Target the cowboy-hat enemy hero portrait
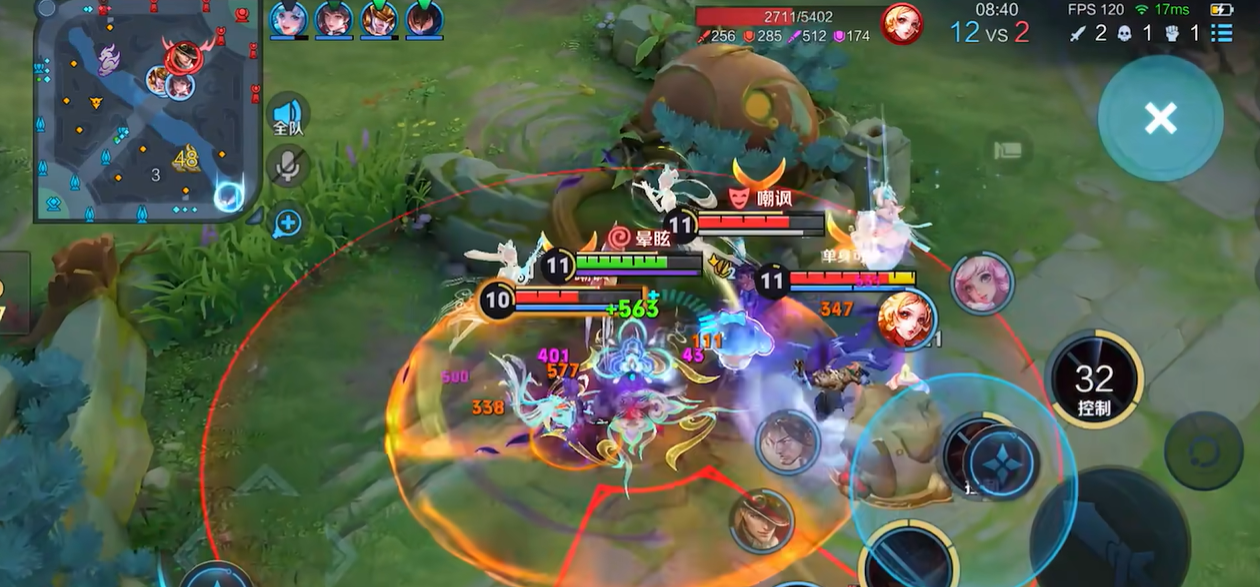 click(x=761, y=520)
